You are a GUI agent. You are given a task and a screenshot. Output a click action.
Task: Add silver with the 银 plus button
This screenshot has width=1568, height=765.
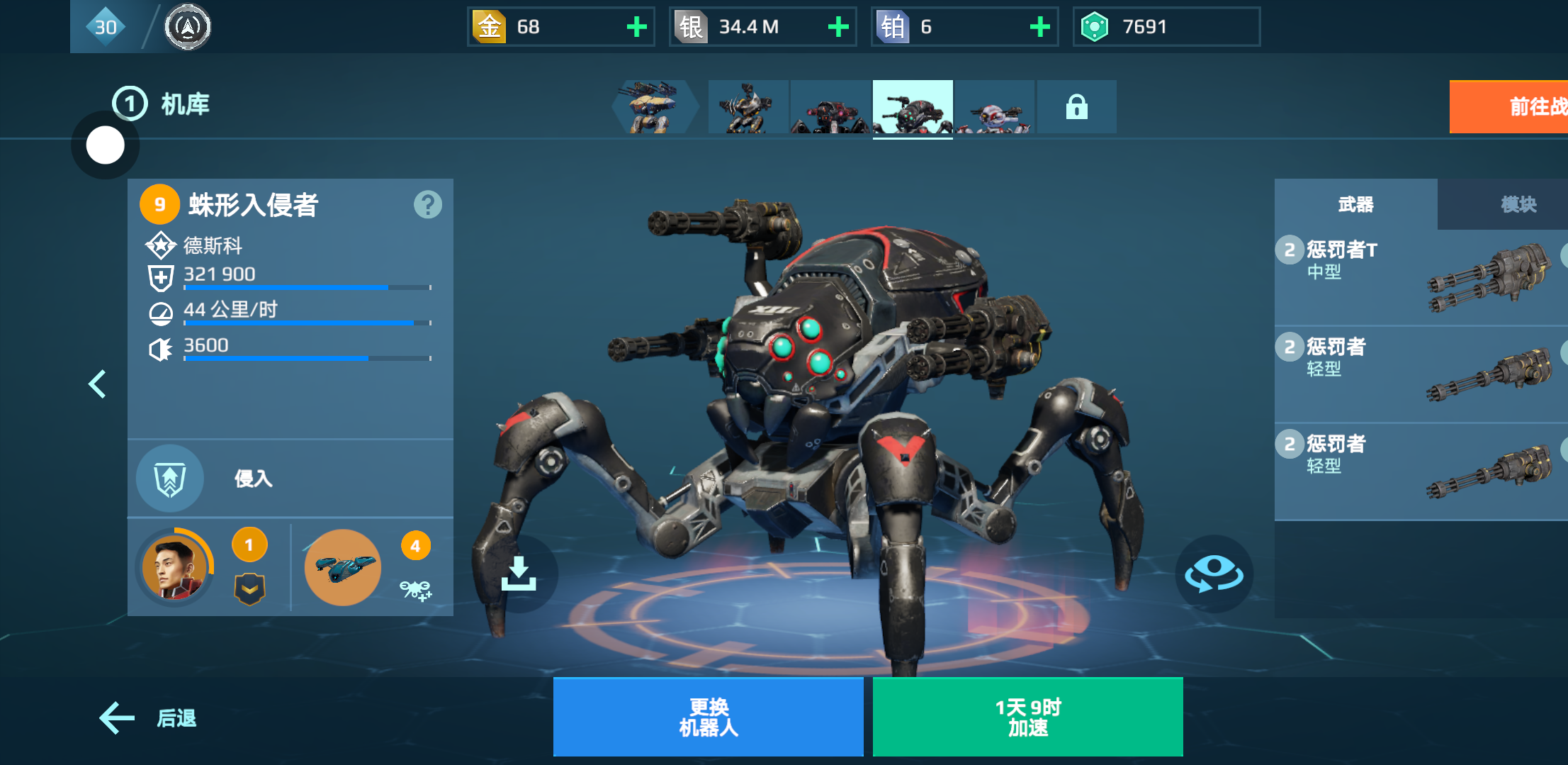[x=838, y=27]
